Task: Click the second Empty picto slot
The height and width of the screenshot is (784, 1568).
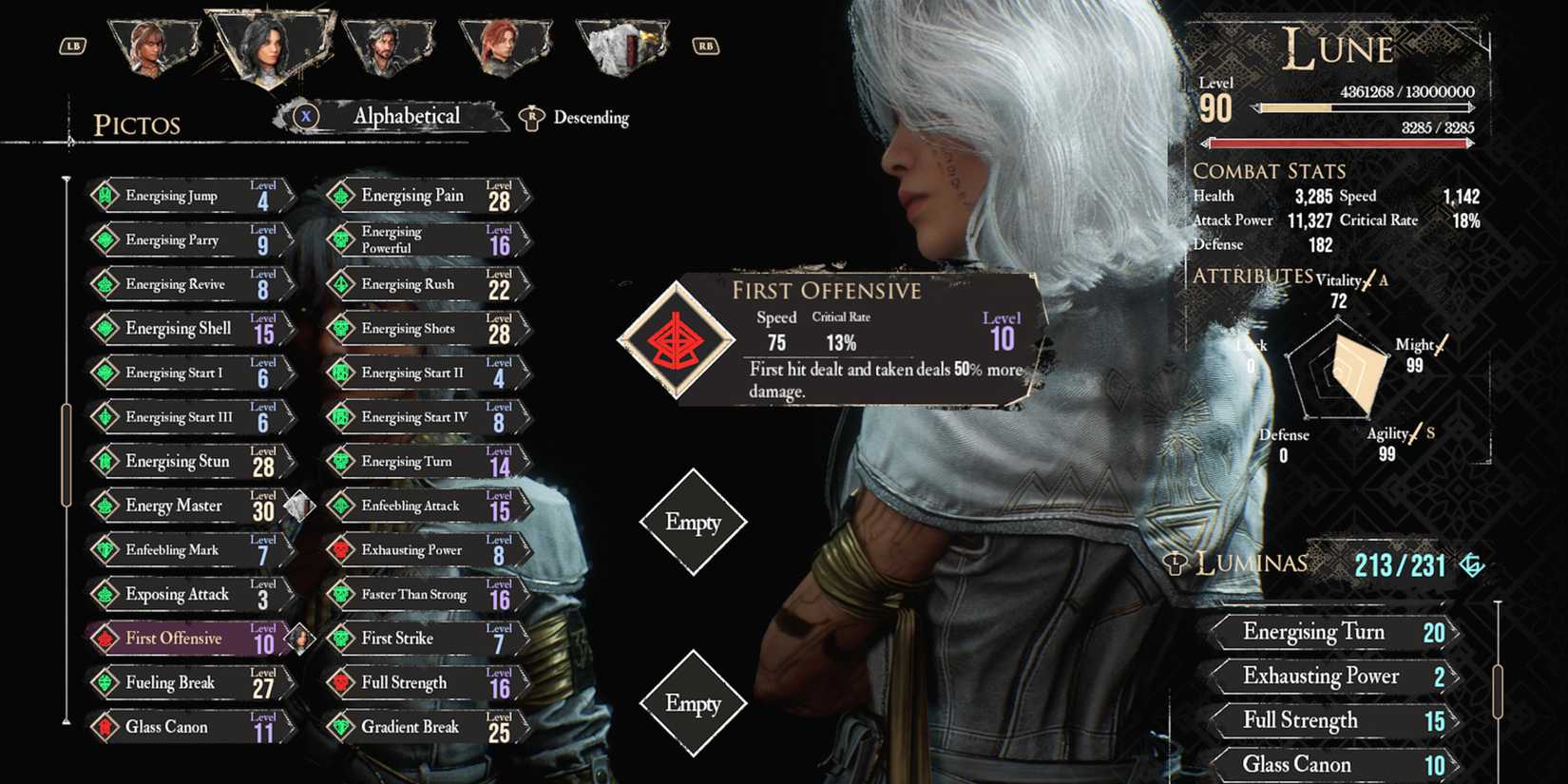Action: (x=695, y=704)
